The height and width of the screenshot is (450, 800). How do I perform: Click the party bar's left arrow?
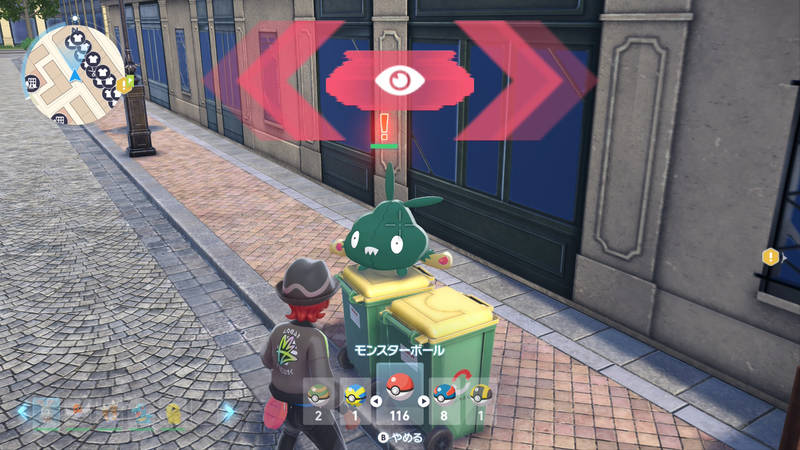click(x=21, y=410)
